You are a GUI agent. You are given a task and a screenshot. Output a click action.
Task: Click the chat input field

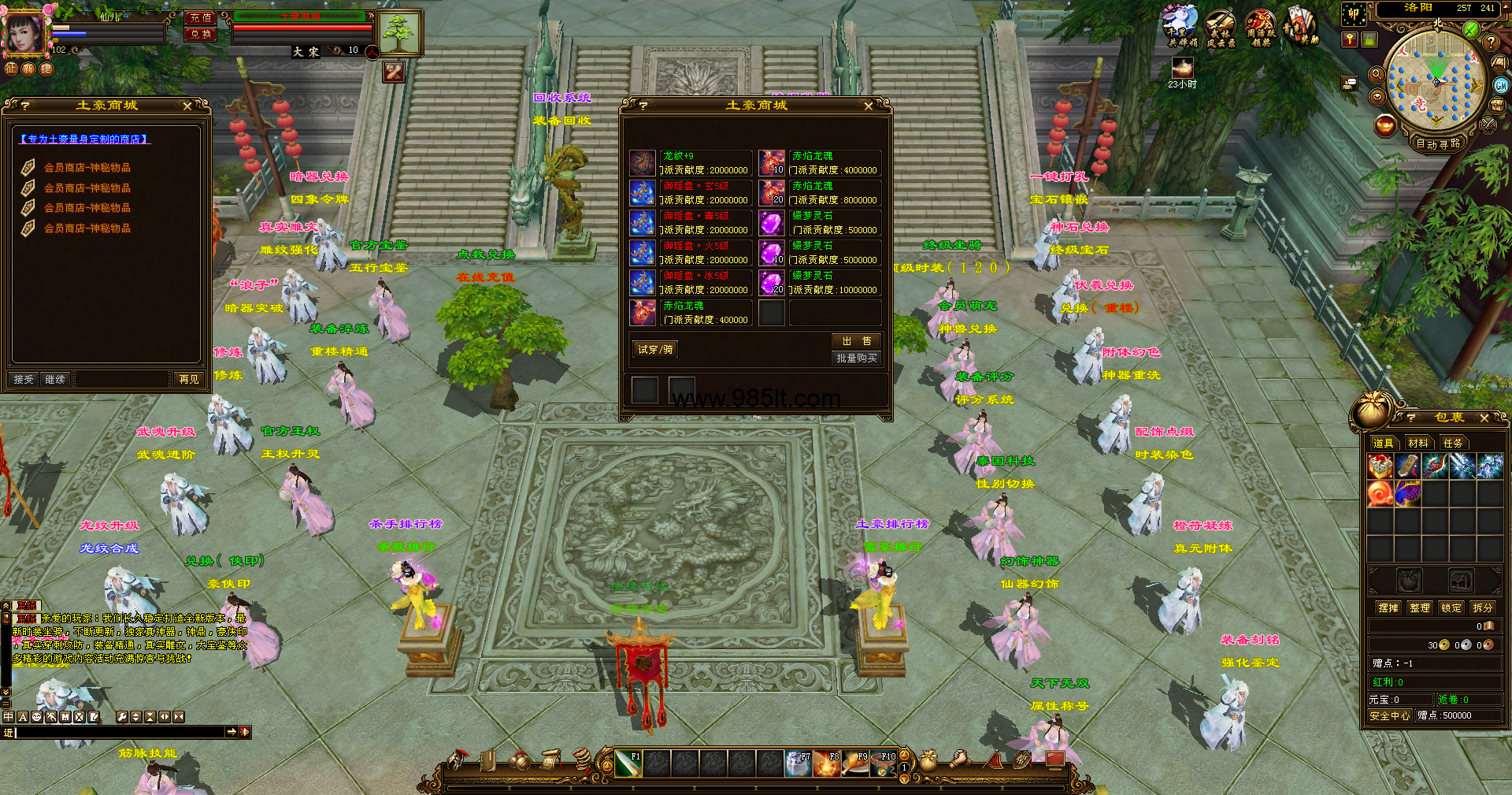[118, 733]
